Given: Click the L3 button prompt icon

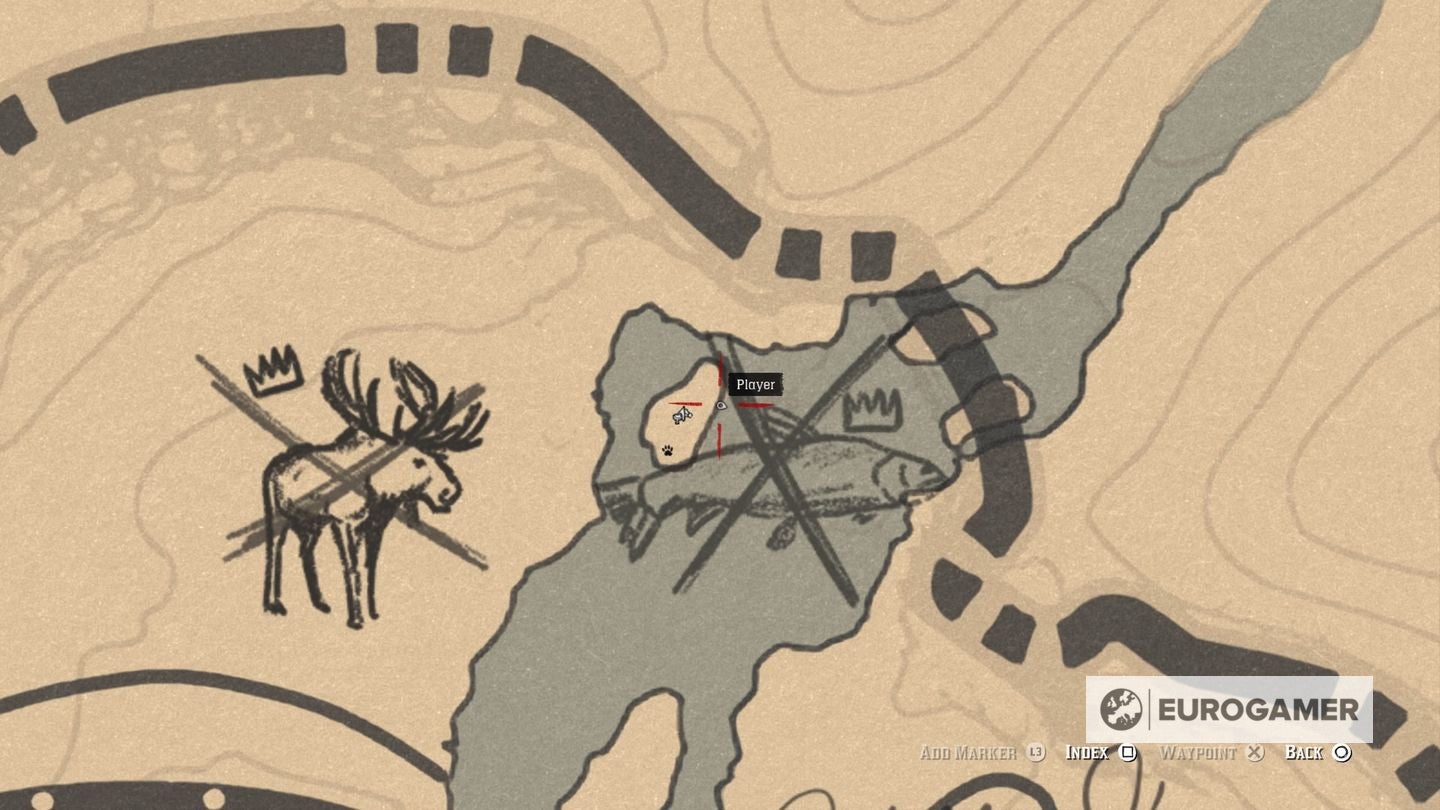Looking at the screenshot, I should click(1038, 752).
